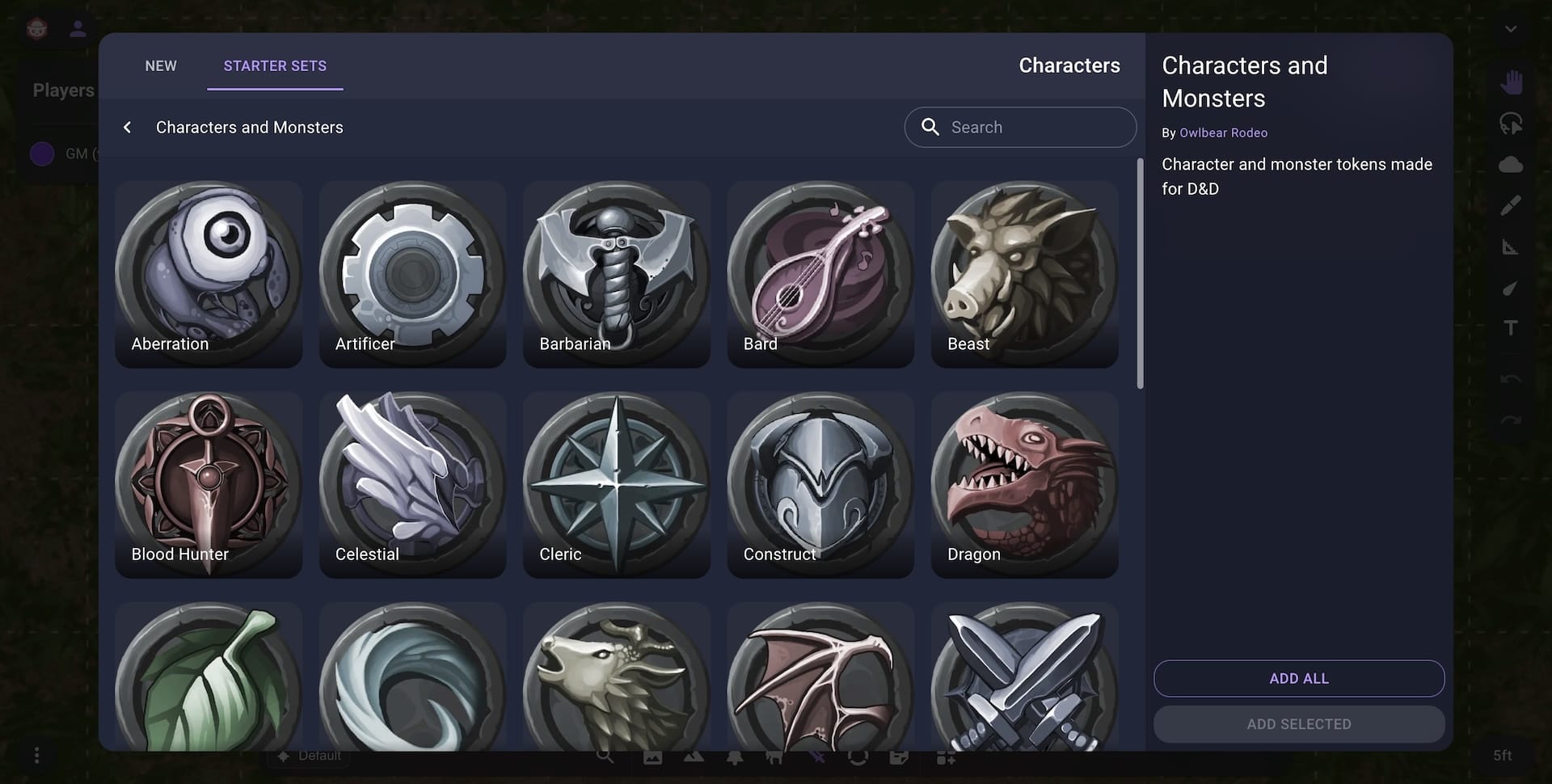Screen dimensions: 1552x784
Task: Open the search magnifier in the bottom toolbar
Action: (x=605, y=757)
